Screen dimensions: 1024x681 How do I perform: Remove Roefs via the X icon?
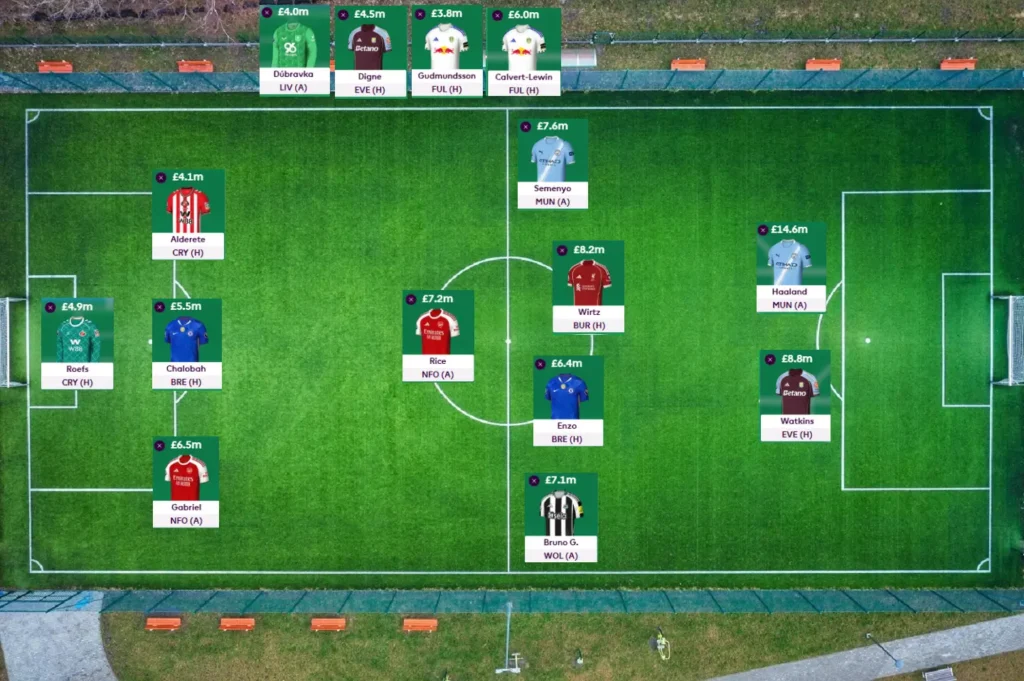coord(50,307)
